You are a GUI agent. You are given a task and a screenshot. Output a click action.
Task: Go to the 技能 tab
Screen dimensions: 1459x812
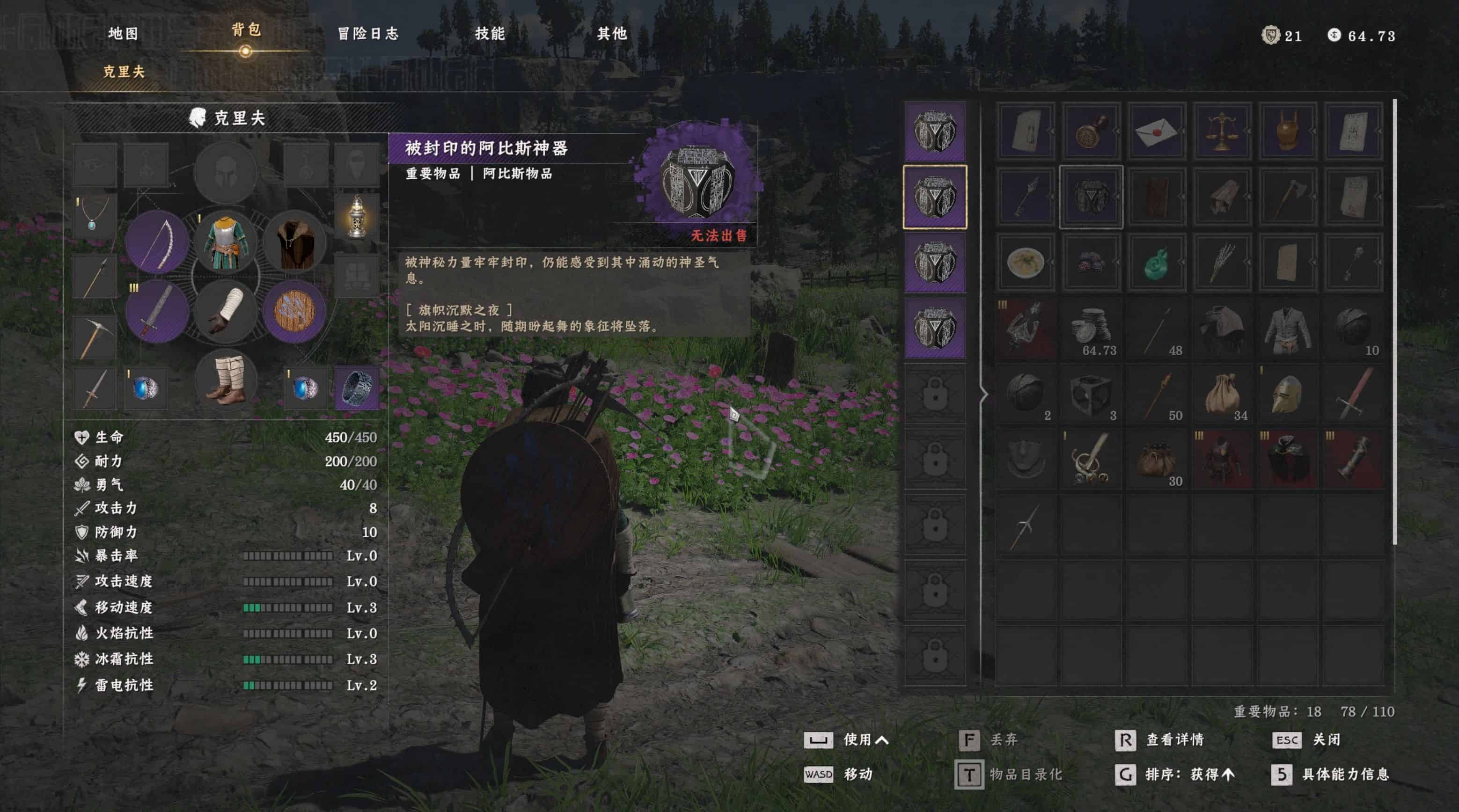tap(490, 33)
